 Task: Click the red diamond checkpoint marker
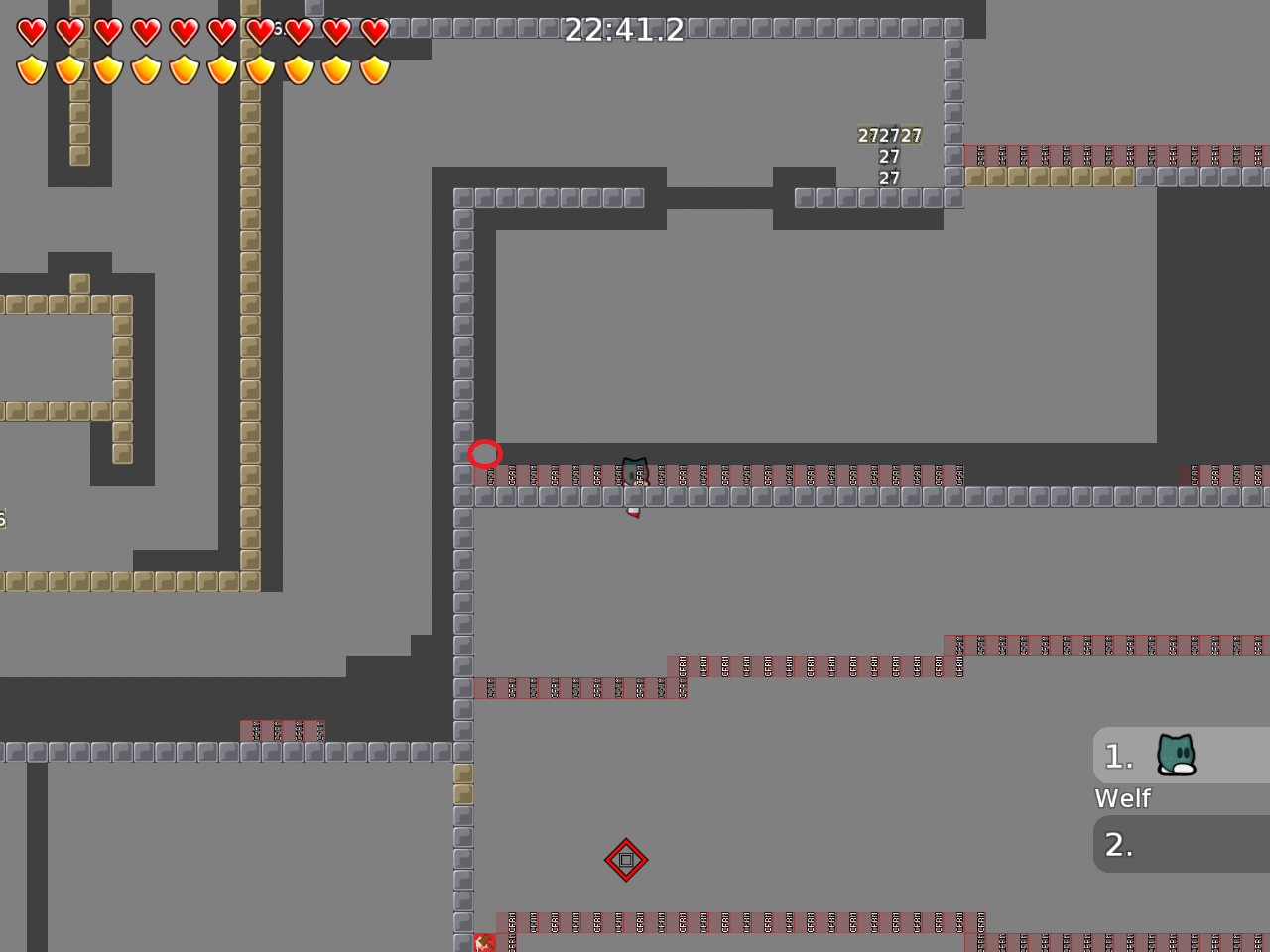[x=626, y=861]
